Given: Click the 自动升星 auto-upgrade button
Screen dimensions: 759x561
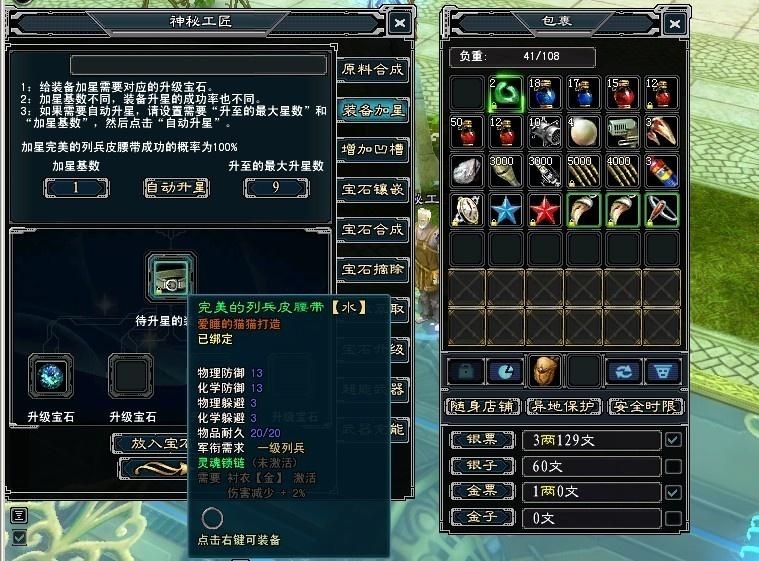Looking at the screenshot, I should coord(176,187).
